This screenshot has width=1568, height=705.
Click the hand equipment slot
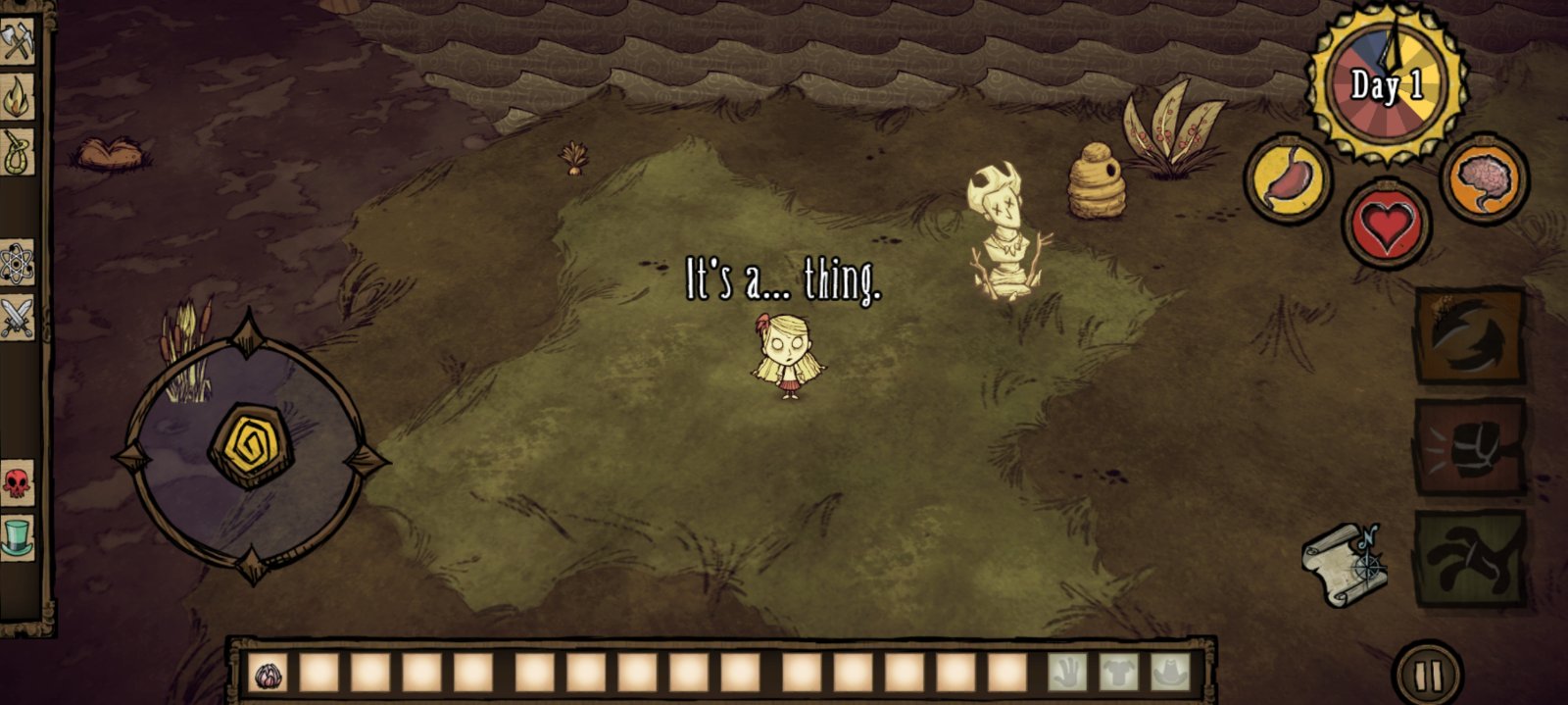(1067, 673)
